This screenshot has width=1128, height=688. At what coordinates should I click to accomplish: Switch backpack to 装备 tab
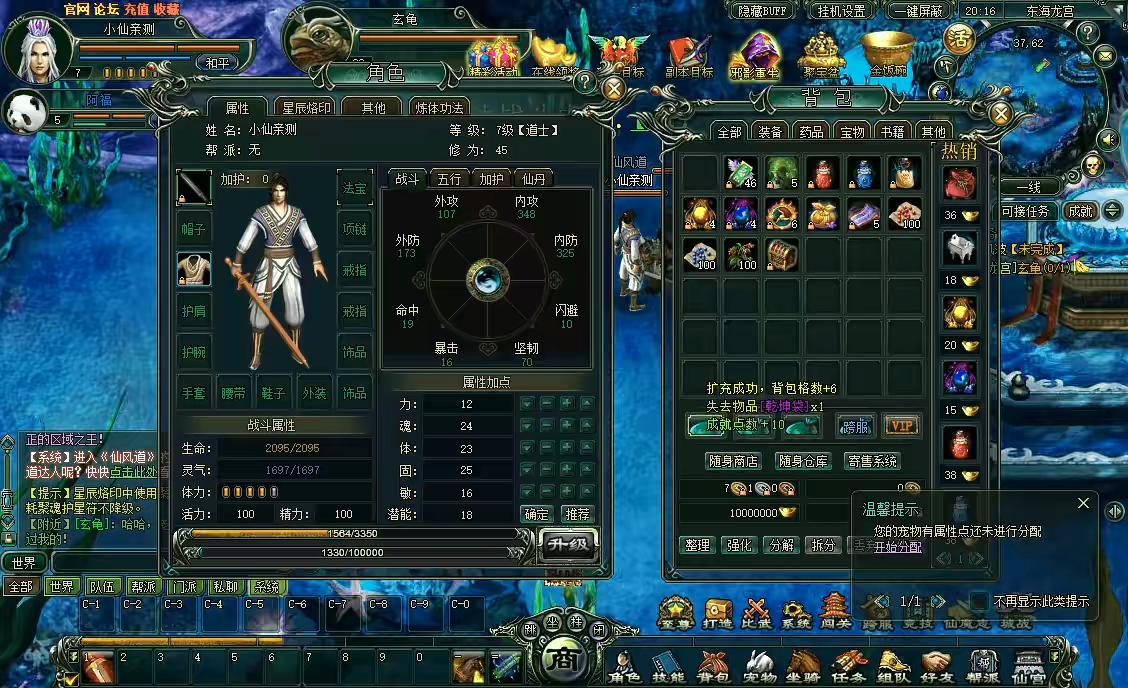770,132
